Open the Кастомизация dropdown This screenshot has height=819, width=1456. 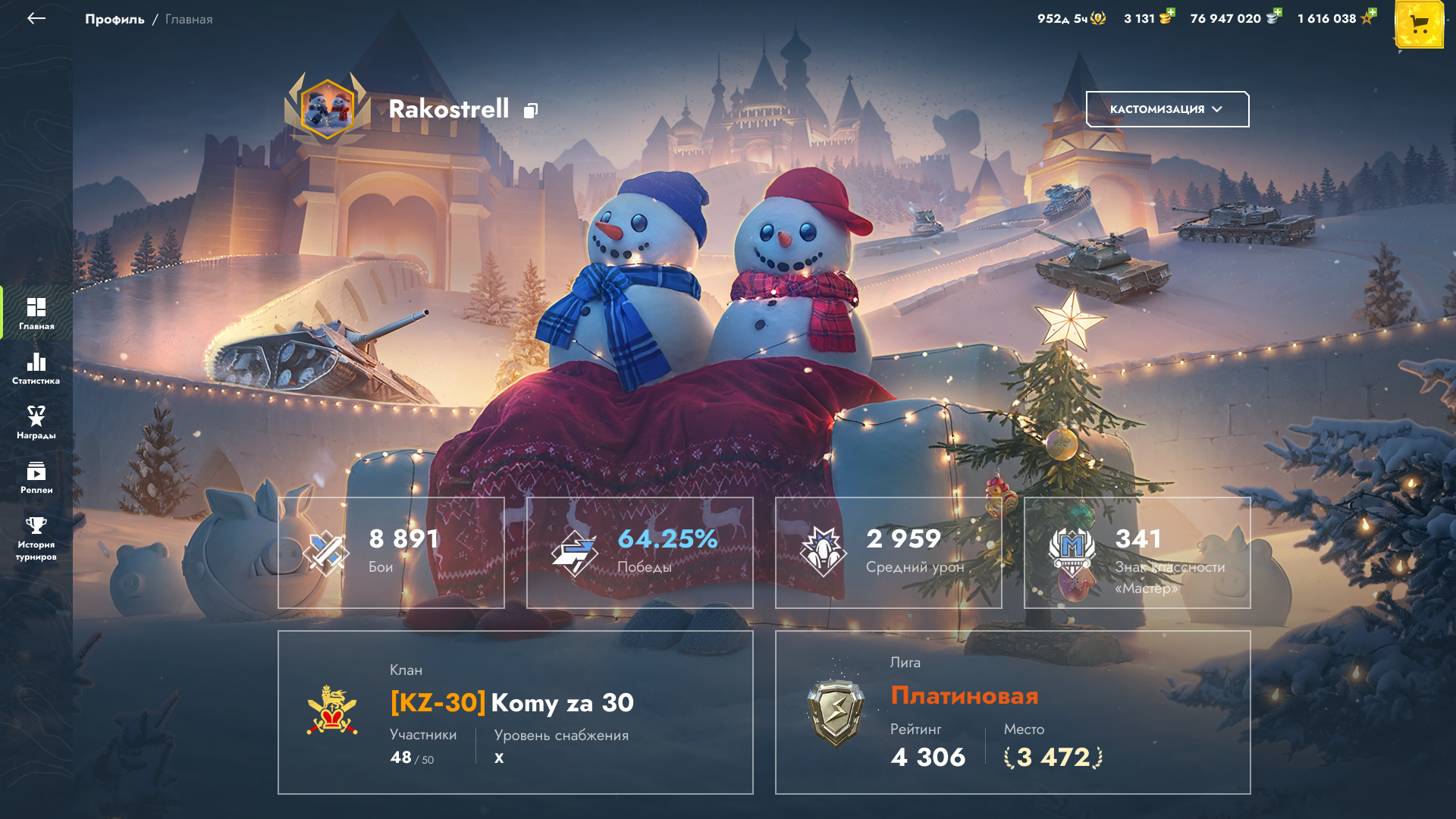tap(1167, 109)
